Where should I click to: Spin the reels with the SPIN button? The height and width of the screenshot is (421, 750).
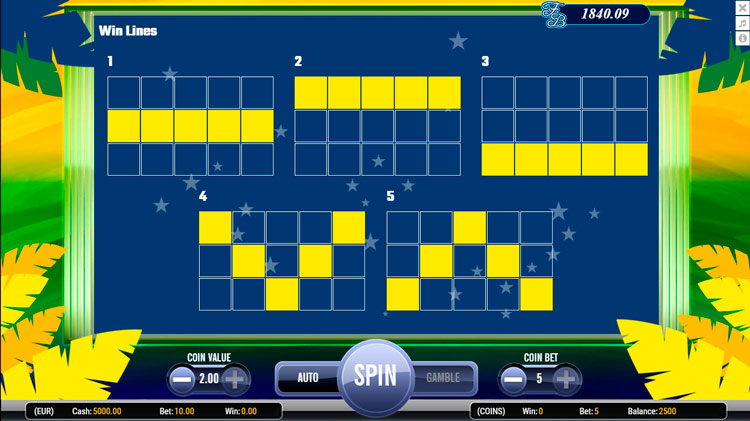tap(375, 377)
